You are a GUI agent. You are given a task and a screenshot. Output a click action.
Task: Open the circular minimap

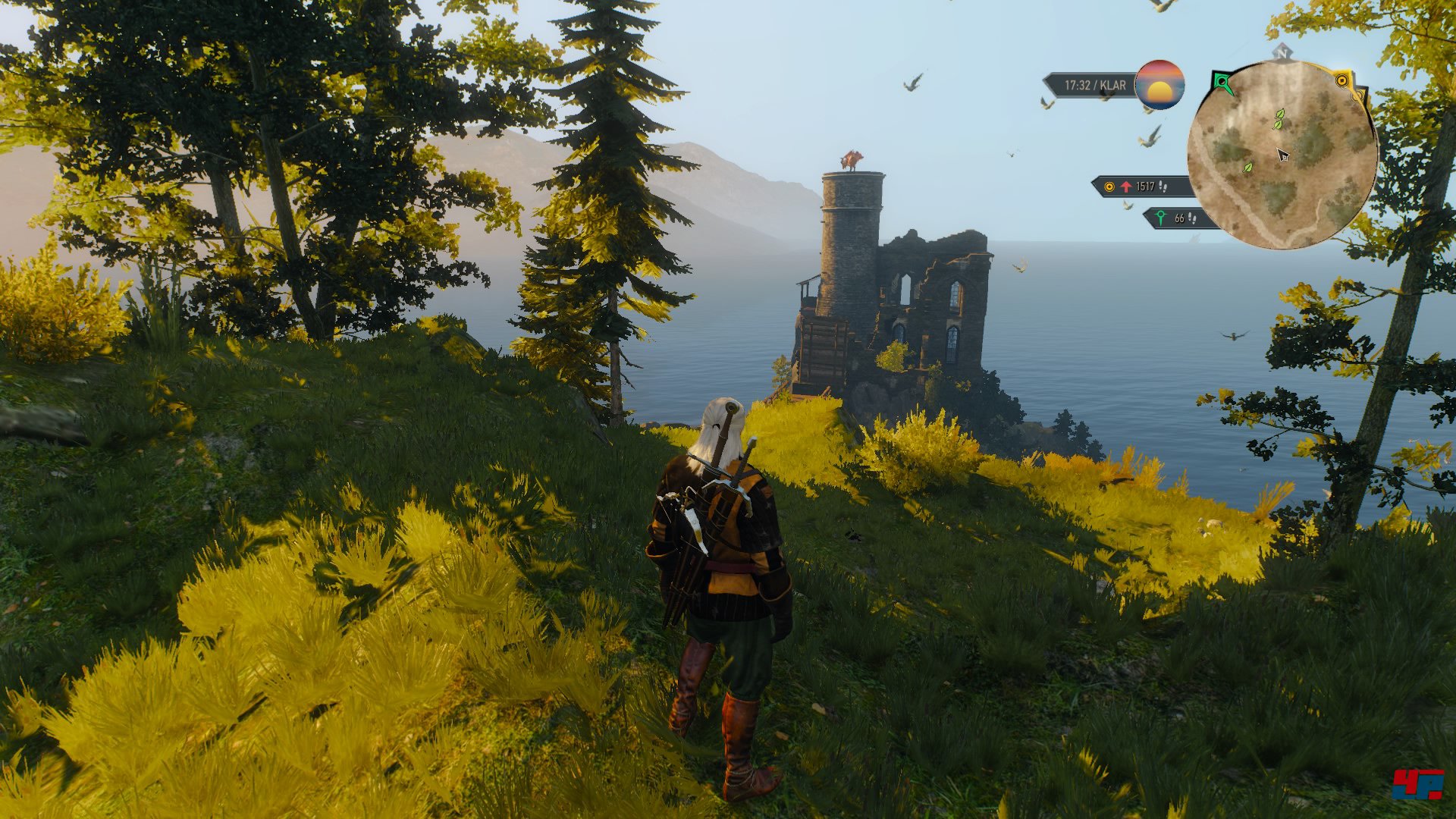coord(1282,155)
